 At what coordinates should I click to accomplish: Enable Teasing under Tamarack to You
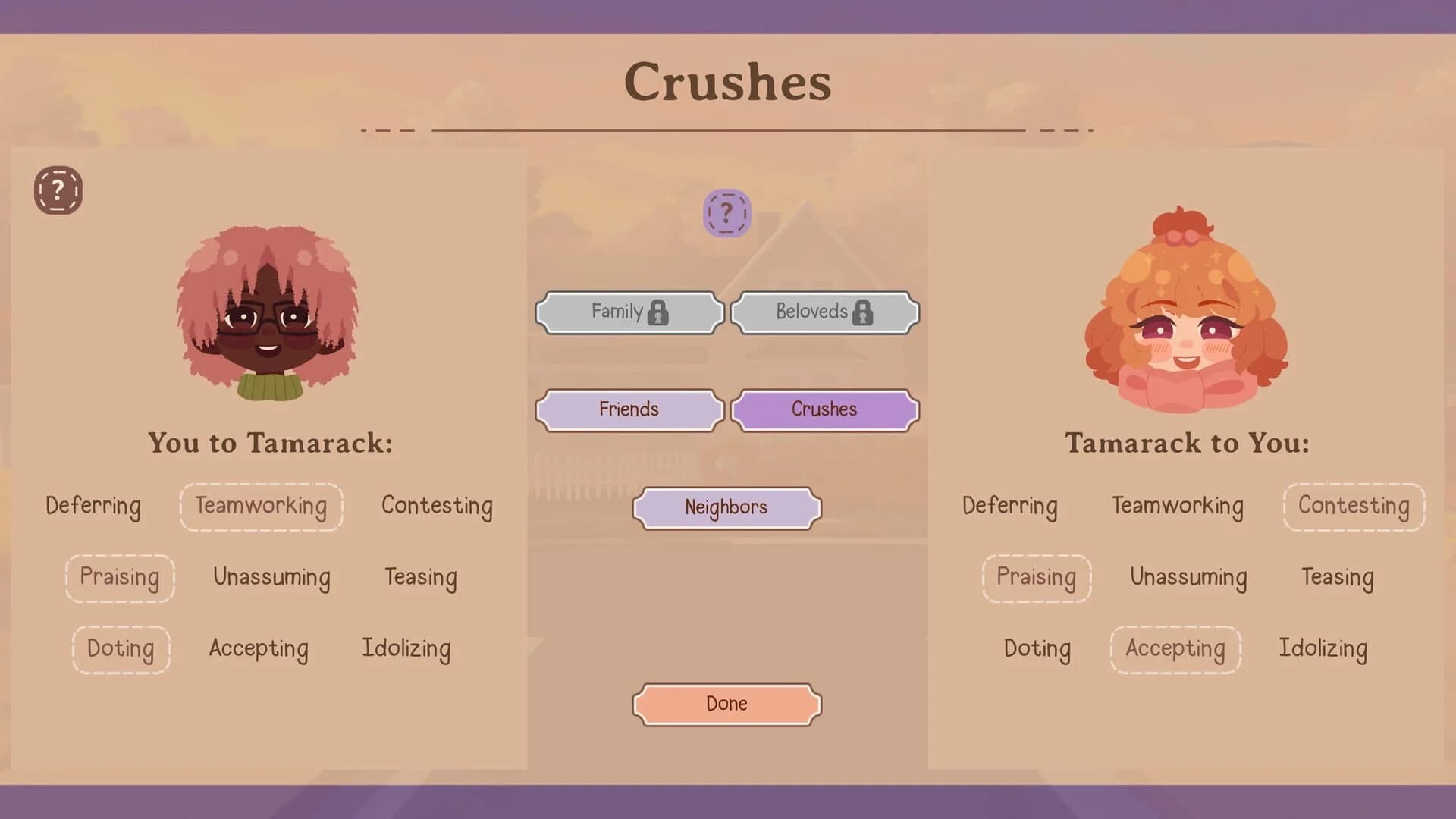tap(1338, 578)
